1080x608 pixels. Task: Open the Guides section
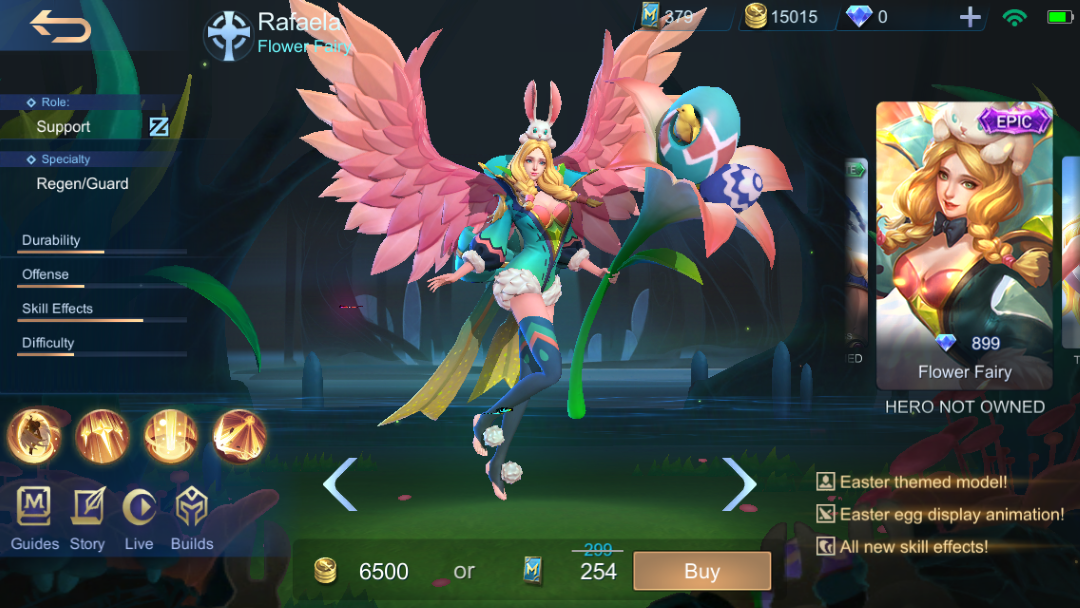click(35, 518)
